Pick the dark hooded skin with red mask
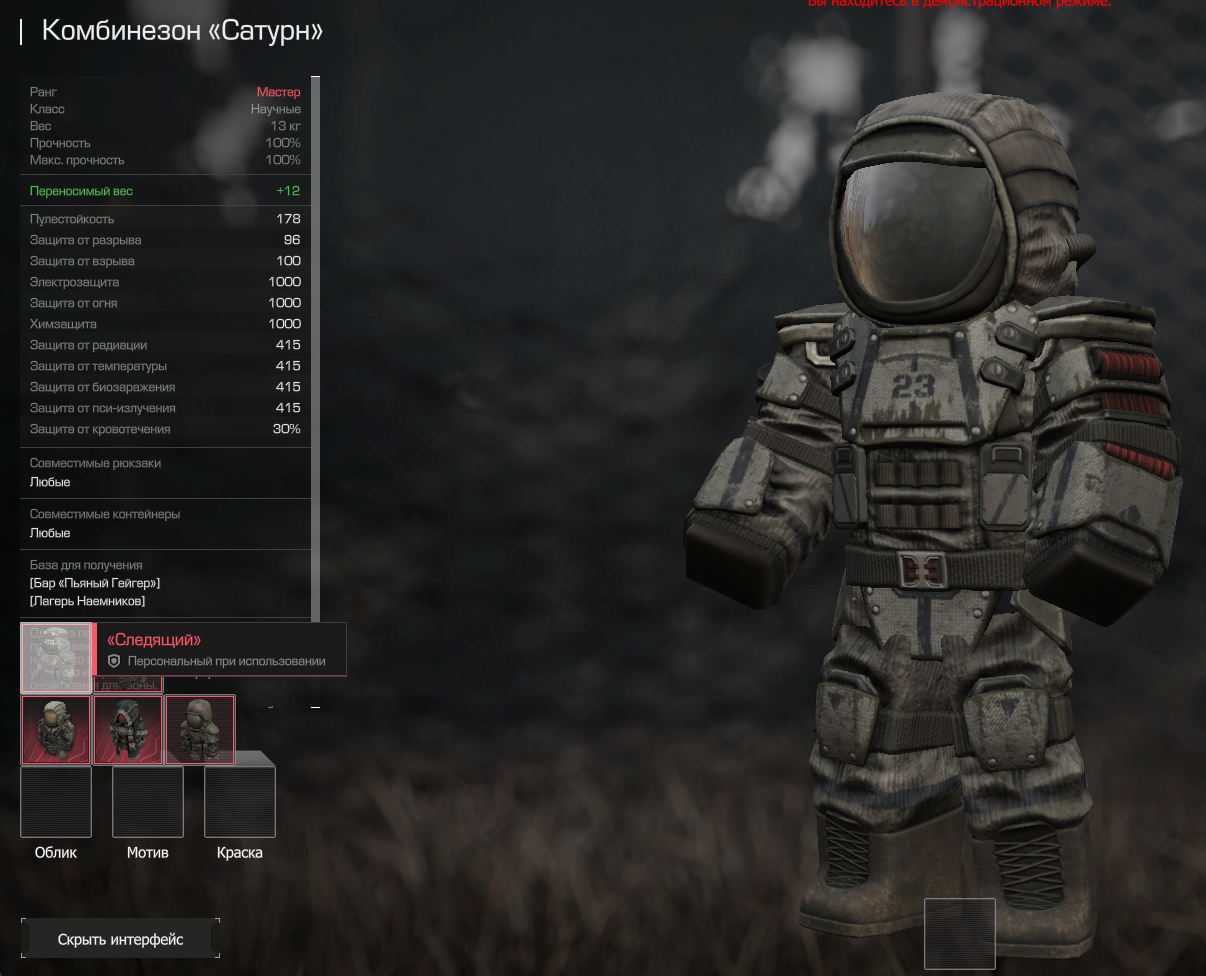Image resolution: width=1206 pixels, height=976 pixels. (128, 730)
